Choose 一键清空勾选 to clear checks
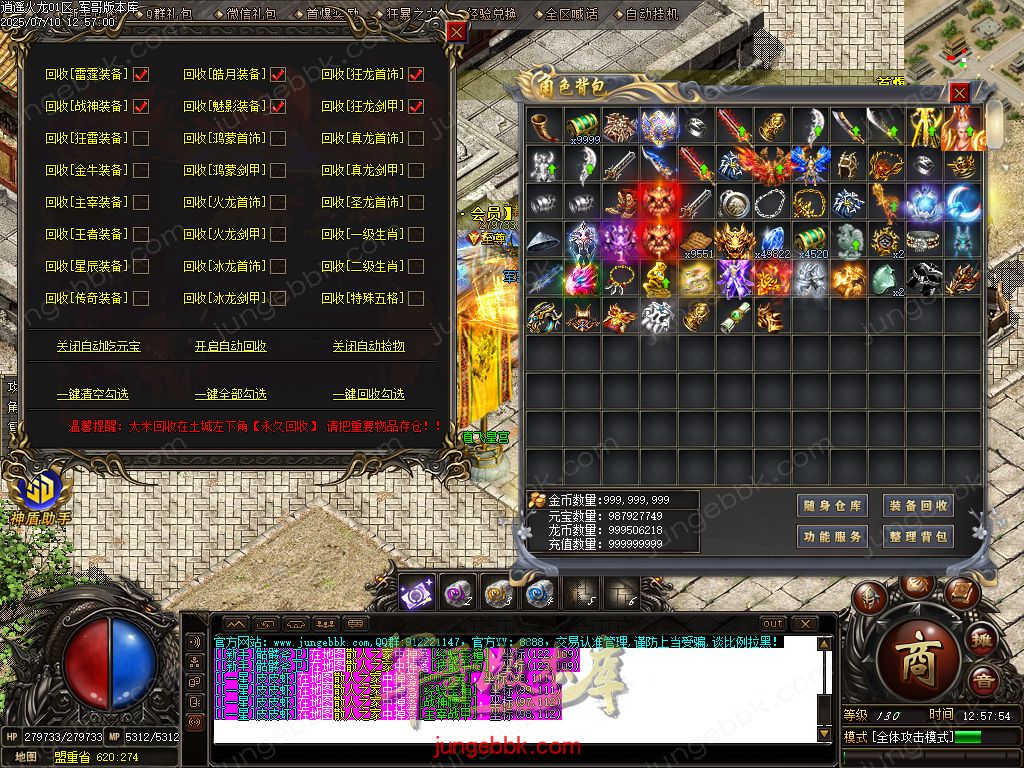 click(92, 394)
